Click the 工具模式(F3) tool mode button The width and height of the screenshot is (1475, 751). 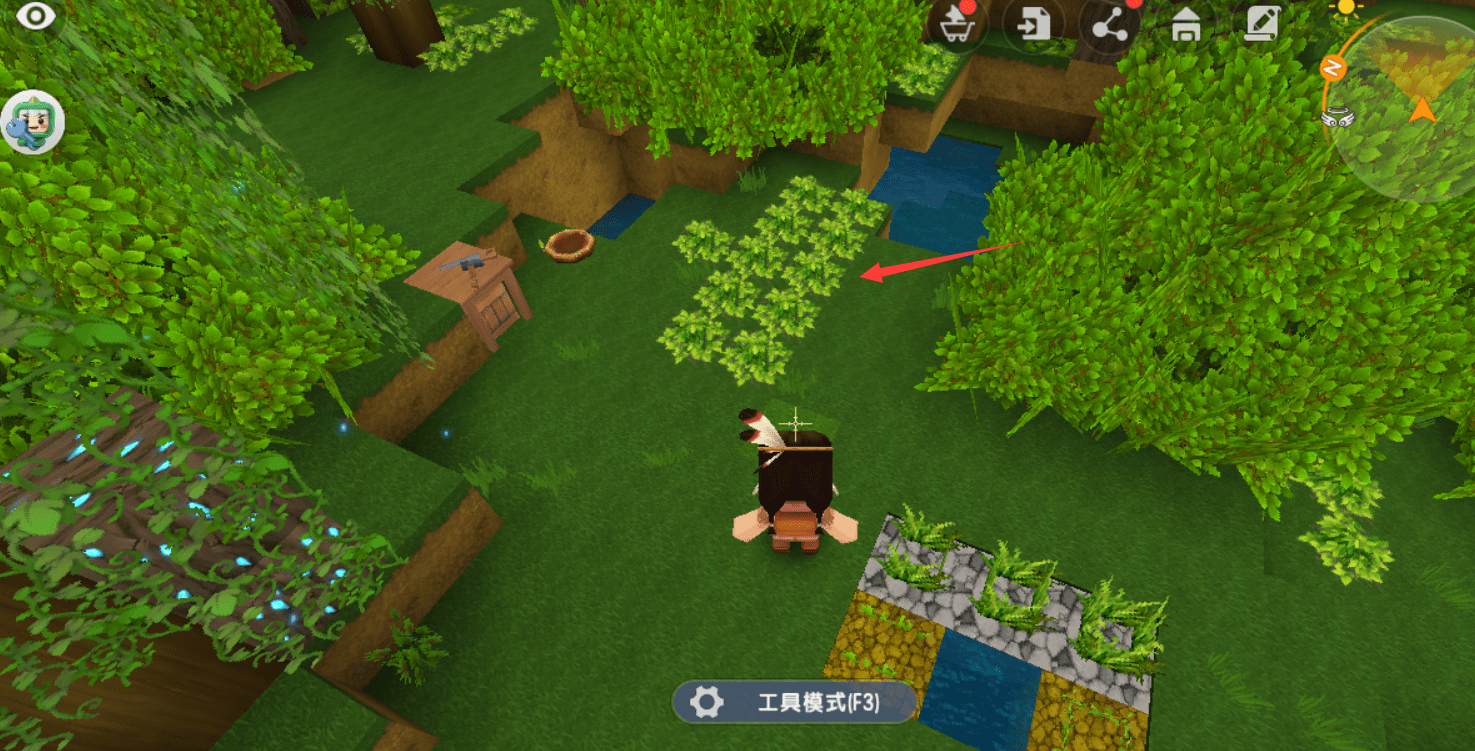pos(794,702)
